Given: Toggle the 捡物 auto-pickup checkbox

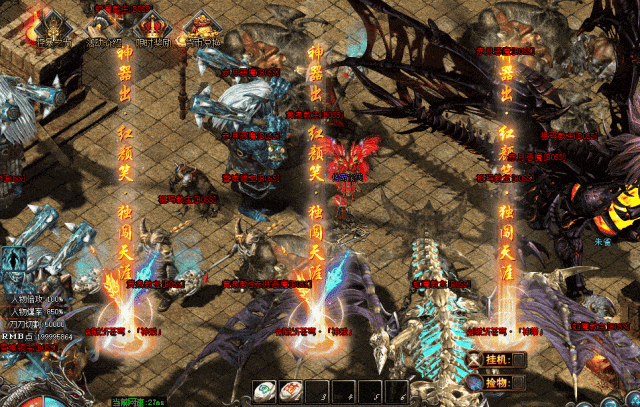Looking at the screenshot, I should click(x=520, y=384).
